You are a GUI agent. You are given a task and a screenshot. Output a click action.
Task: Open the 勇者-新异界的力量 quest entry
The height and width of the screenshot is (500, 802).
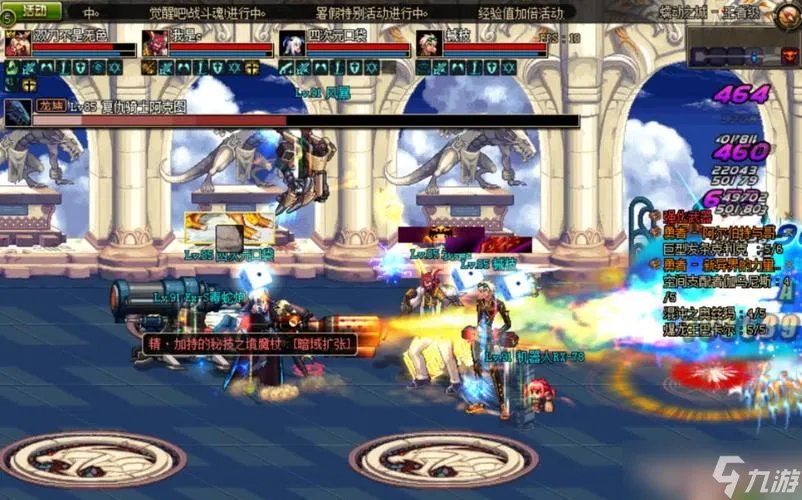[716, 264]
